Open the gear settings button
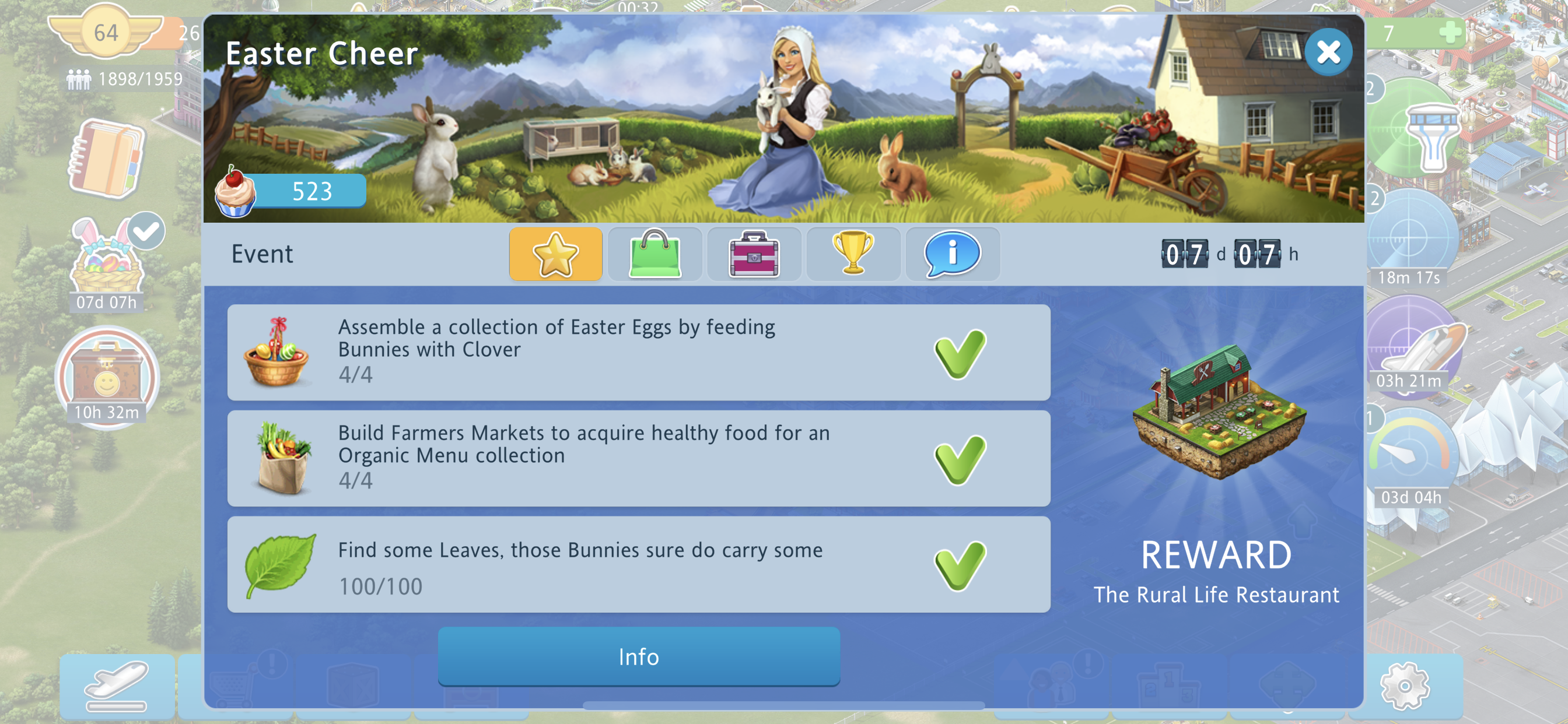1568x724 pixels. 1404,686
